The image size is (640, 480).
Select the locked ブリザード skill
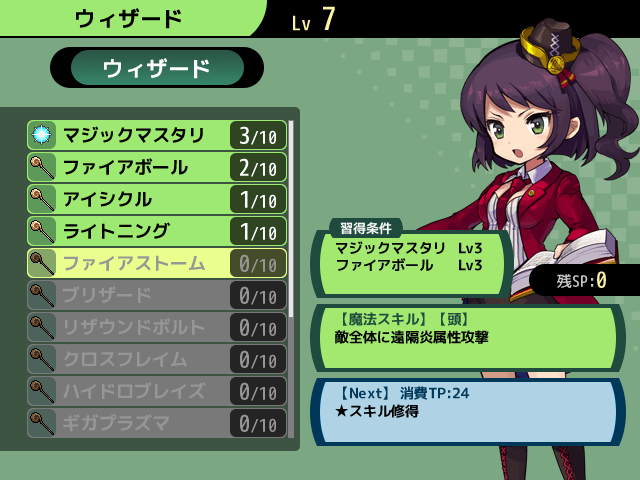(157, 295)
